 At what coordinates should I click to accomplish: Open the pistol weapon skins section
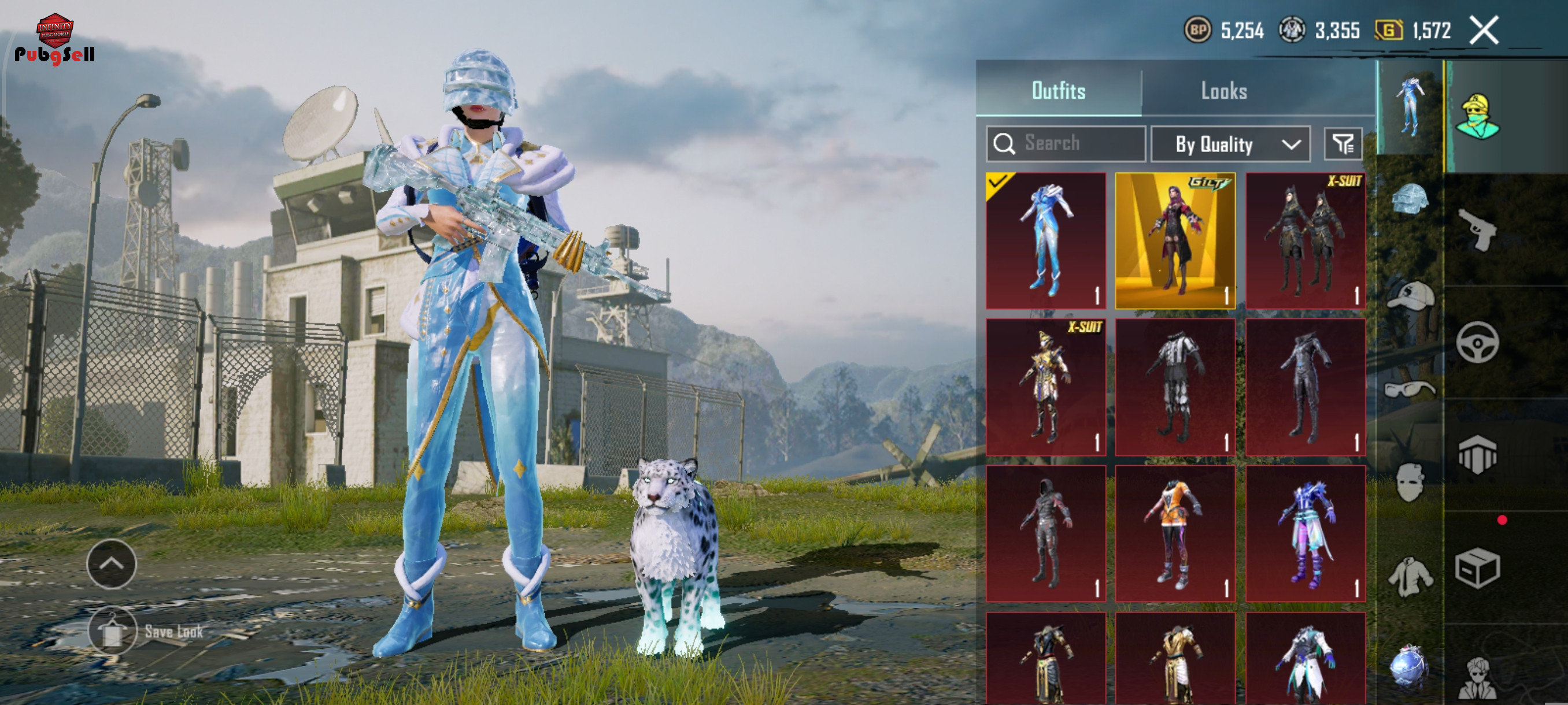tap(1478, 229)
